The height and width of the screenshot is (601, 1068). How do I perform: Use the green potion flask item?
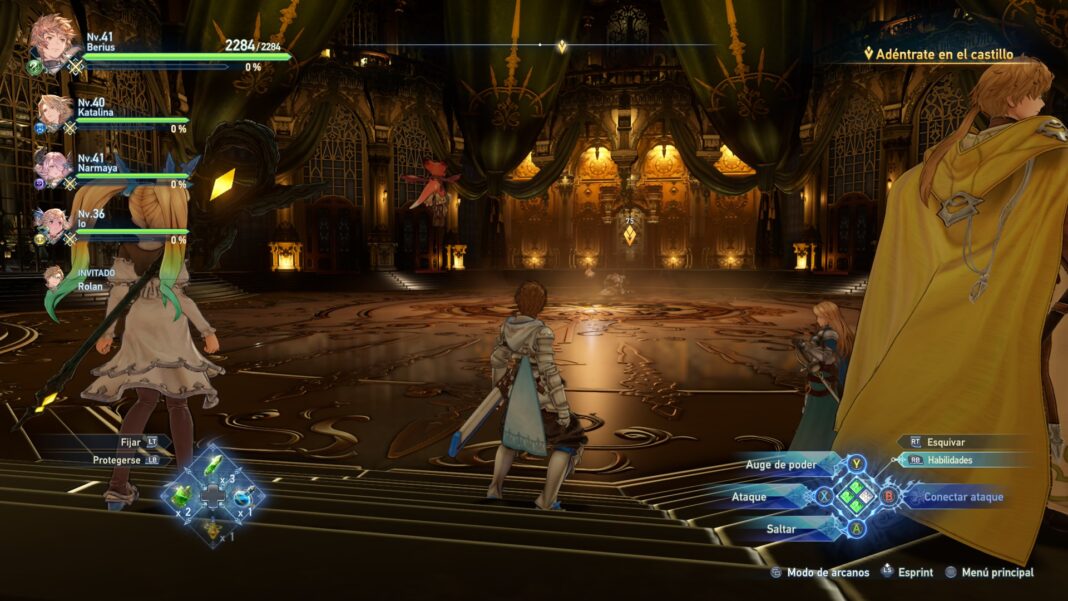pos(181,495)
